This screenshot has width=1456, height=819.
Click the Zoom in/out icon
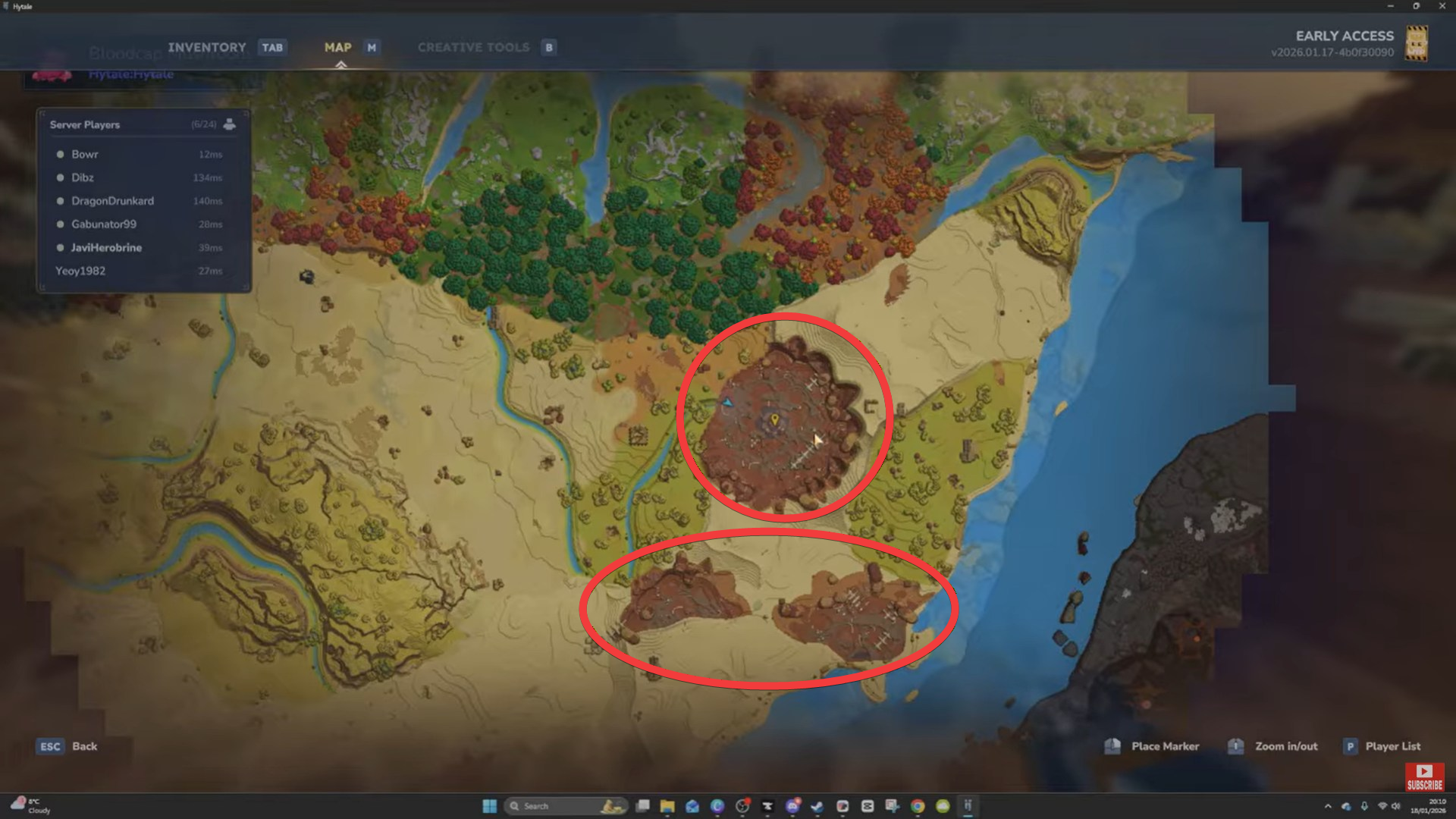[x=1235, y=746]
